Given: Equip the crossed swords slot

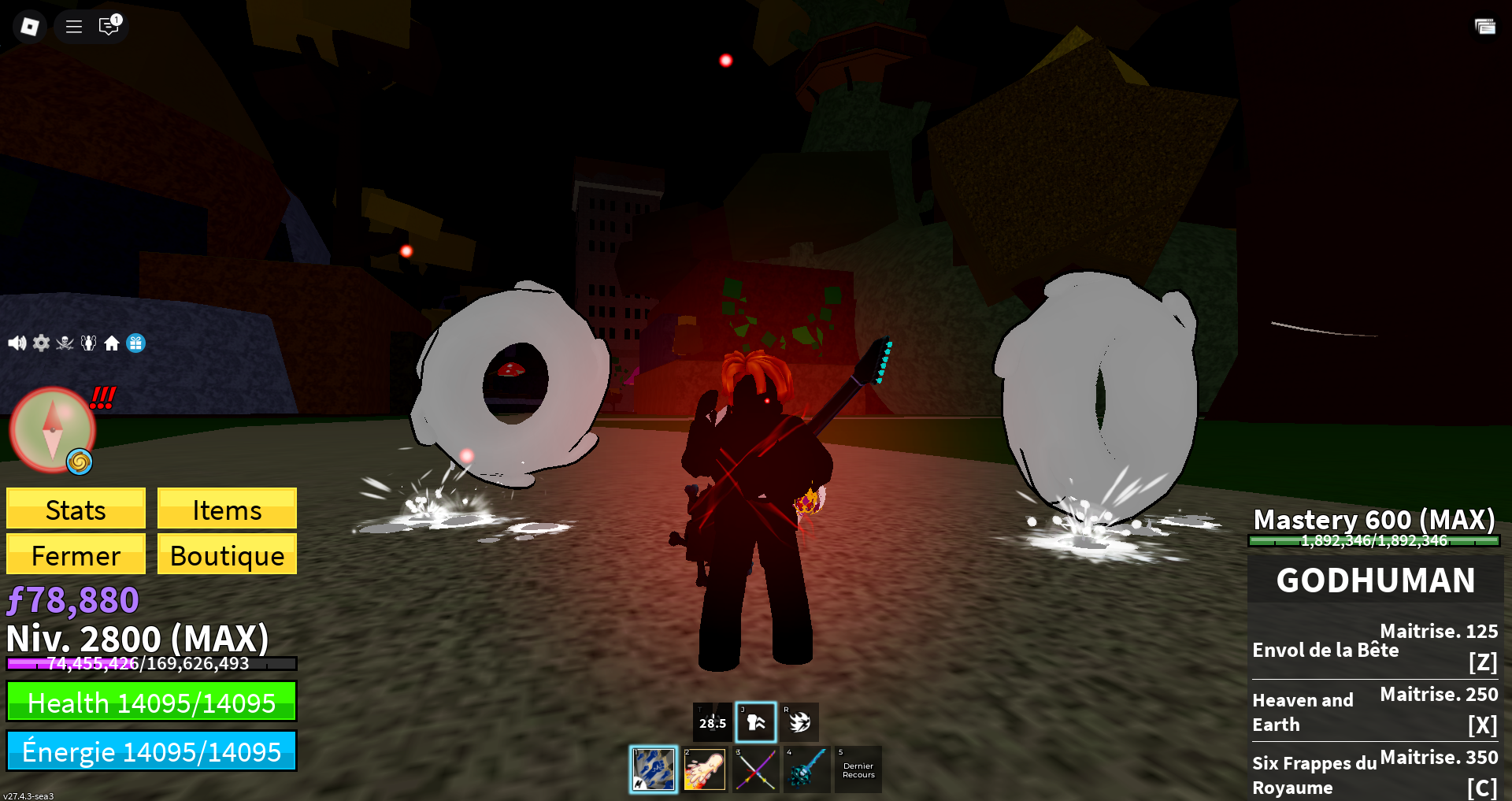Looking at the screenshot, I should tap(755, 769).
